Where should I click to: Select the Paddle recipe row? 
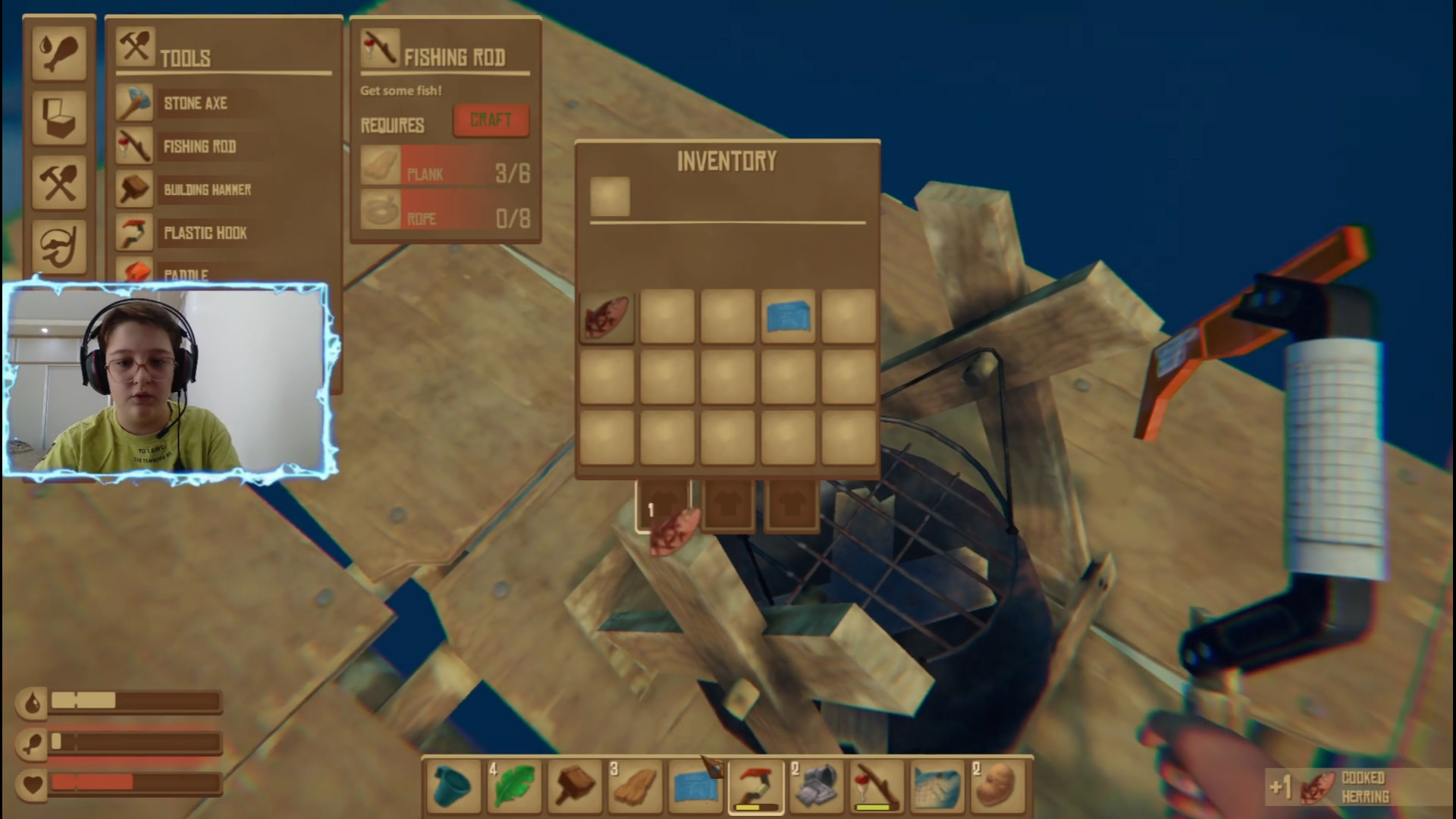pos(186,274)
